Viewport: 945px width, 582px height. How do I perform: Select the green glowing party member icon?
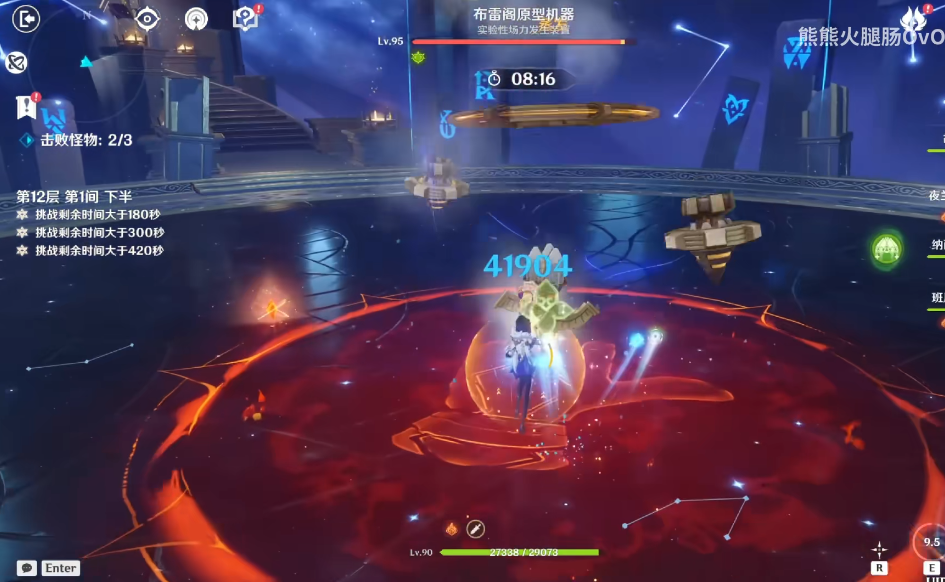pyautogui.click(x=886, y=248)
